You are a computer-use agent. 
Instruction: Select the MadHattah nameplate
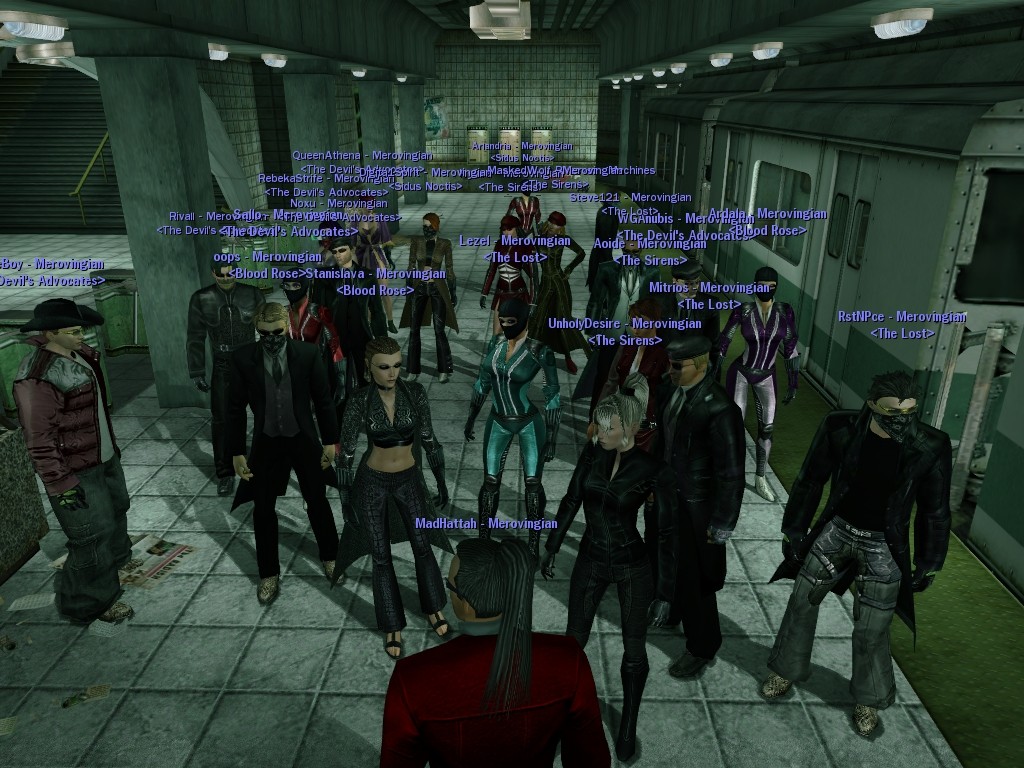[486, 523]
